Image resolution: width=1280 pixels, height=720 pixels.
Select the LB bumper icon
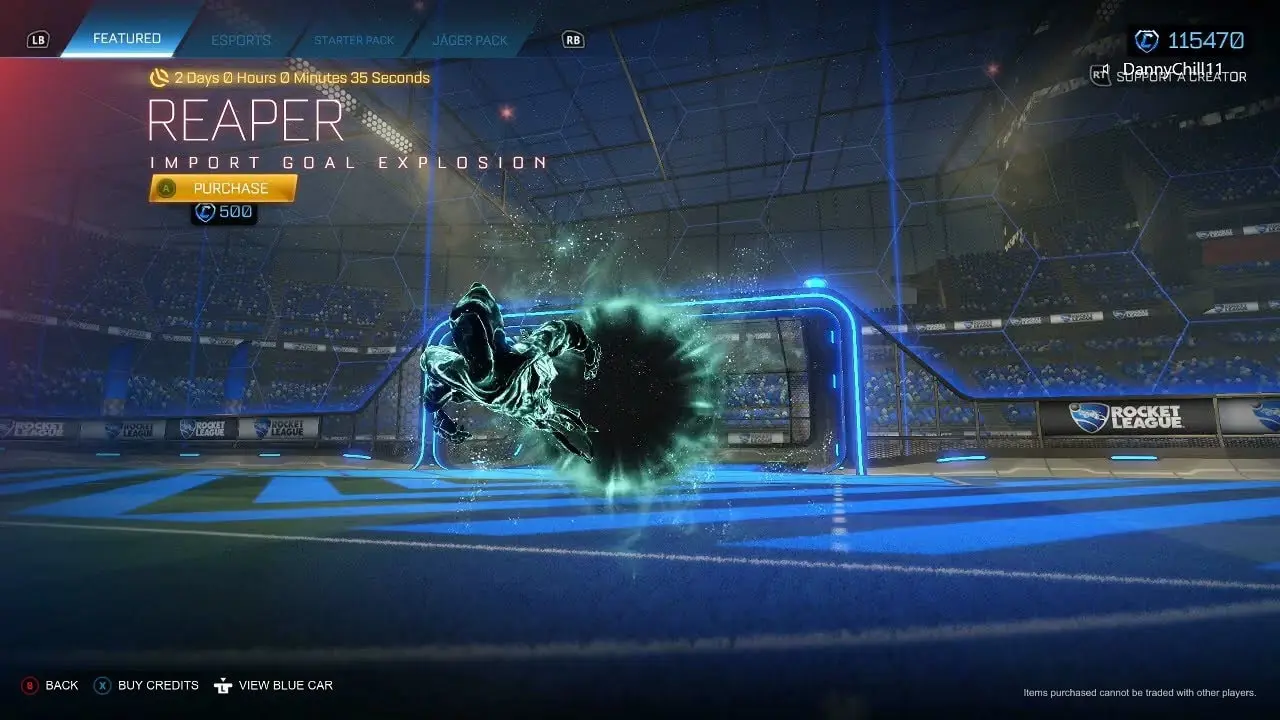point(38,38)
